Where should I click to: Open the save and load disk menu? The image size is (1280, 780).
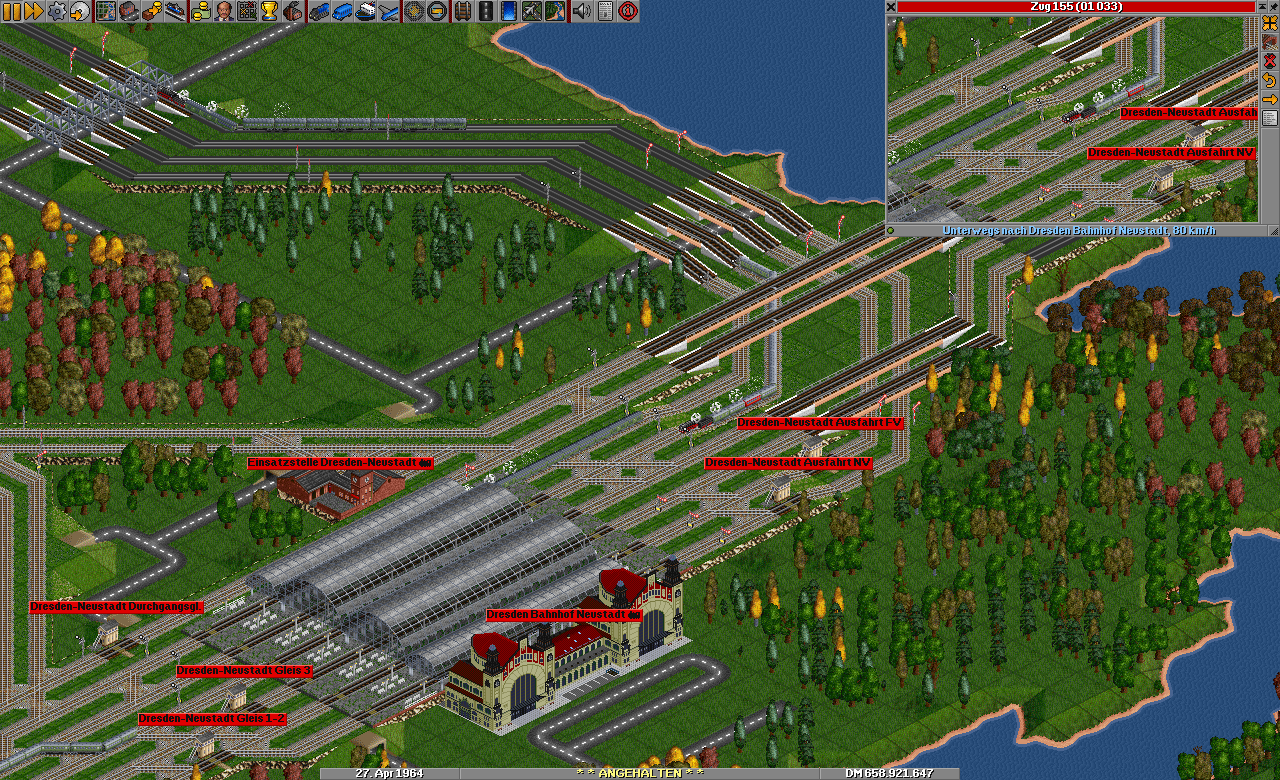click(x=79, y=11)
